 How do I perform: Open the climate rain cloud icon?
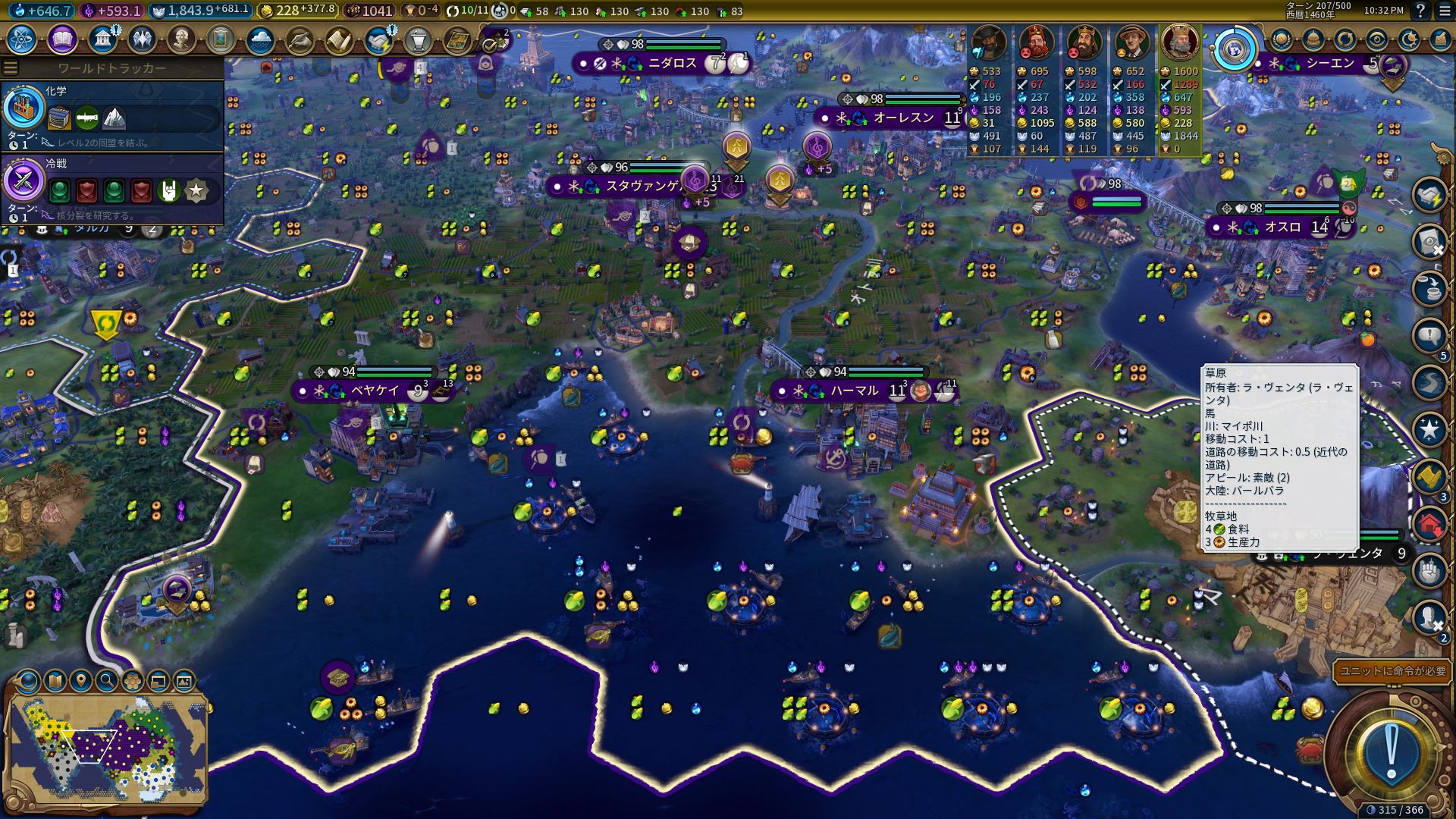click(259, 39)
